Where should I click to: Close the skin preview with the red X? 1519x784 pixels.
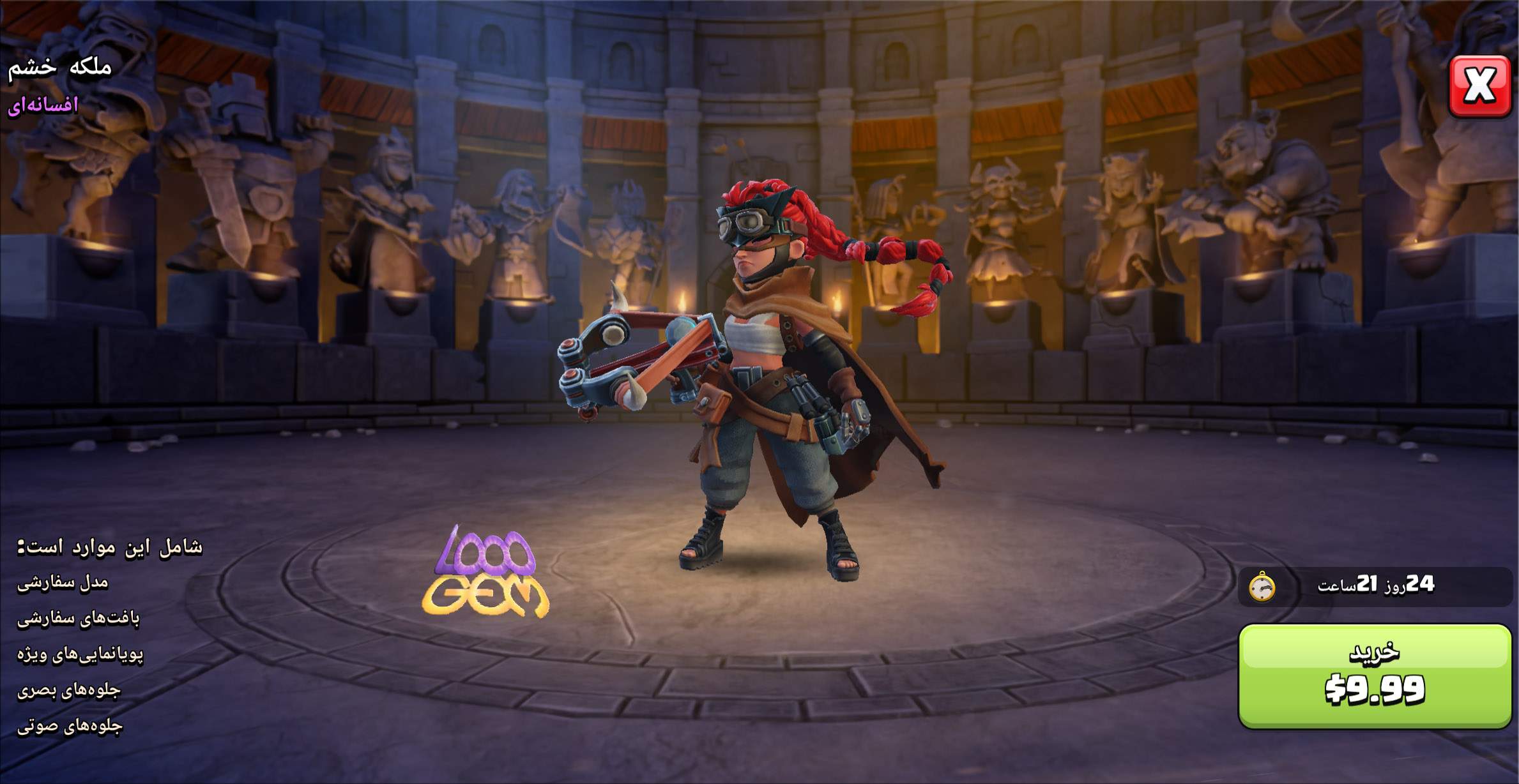[x=1479, y=86]
